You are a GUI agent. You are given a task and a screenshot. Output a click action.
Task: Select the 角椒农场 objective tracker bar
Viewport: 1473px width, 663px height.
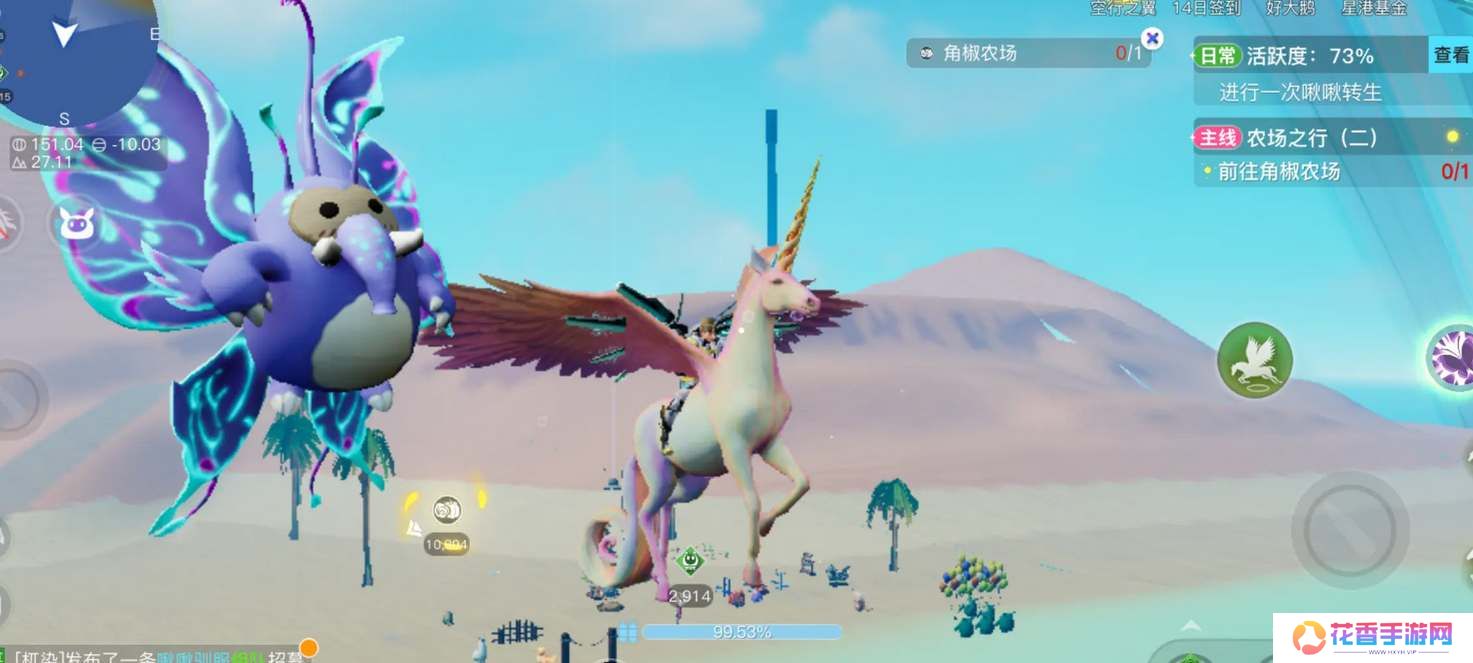point(1025,53)
